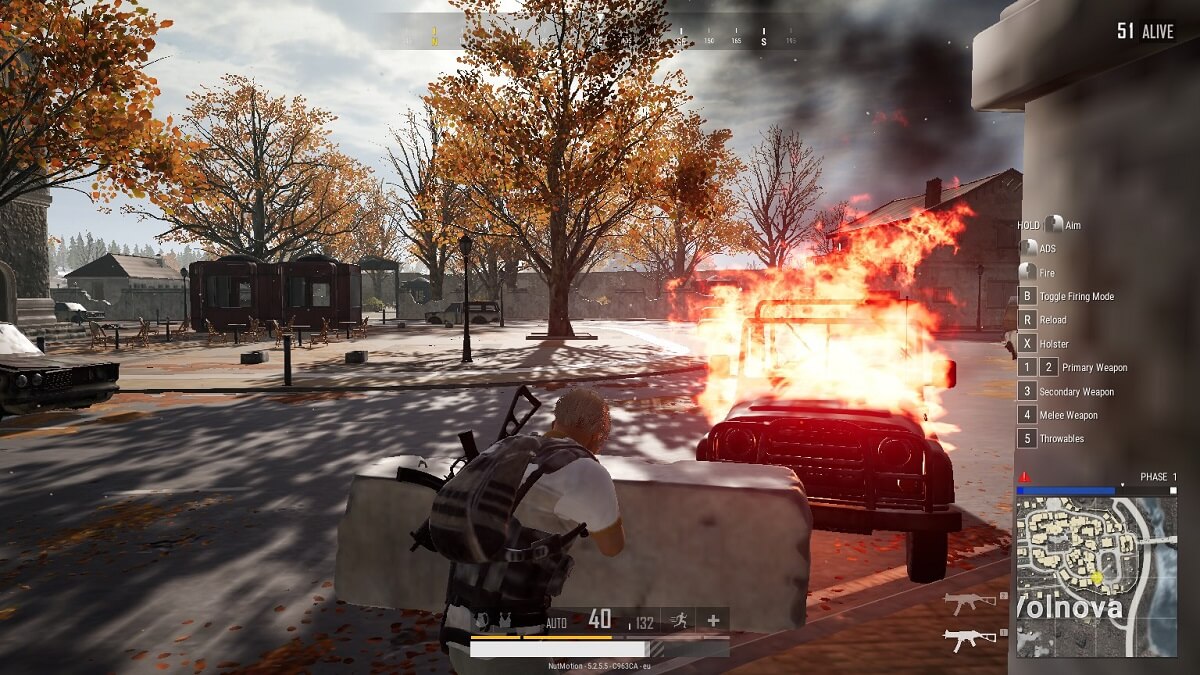The width and height of the screenshot is (1200, 675).
Task: Click the compass heading strip
Action: (600, 38)
